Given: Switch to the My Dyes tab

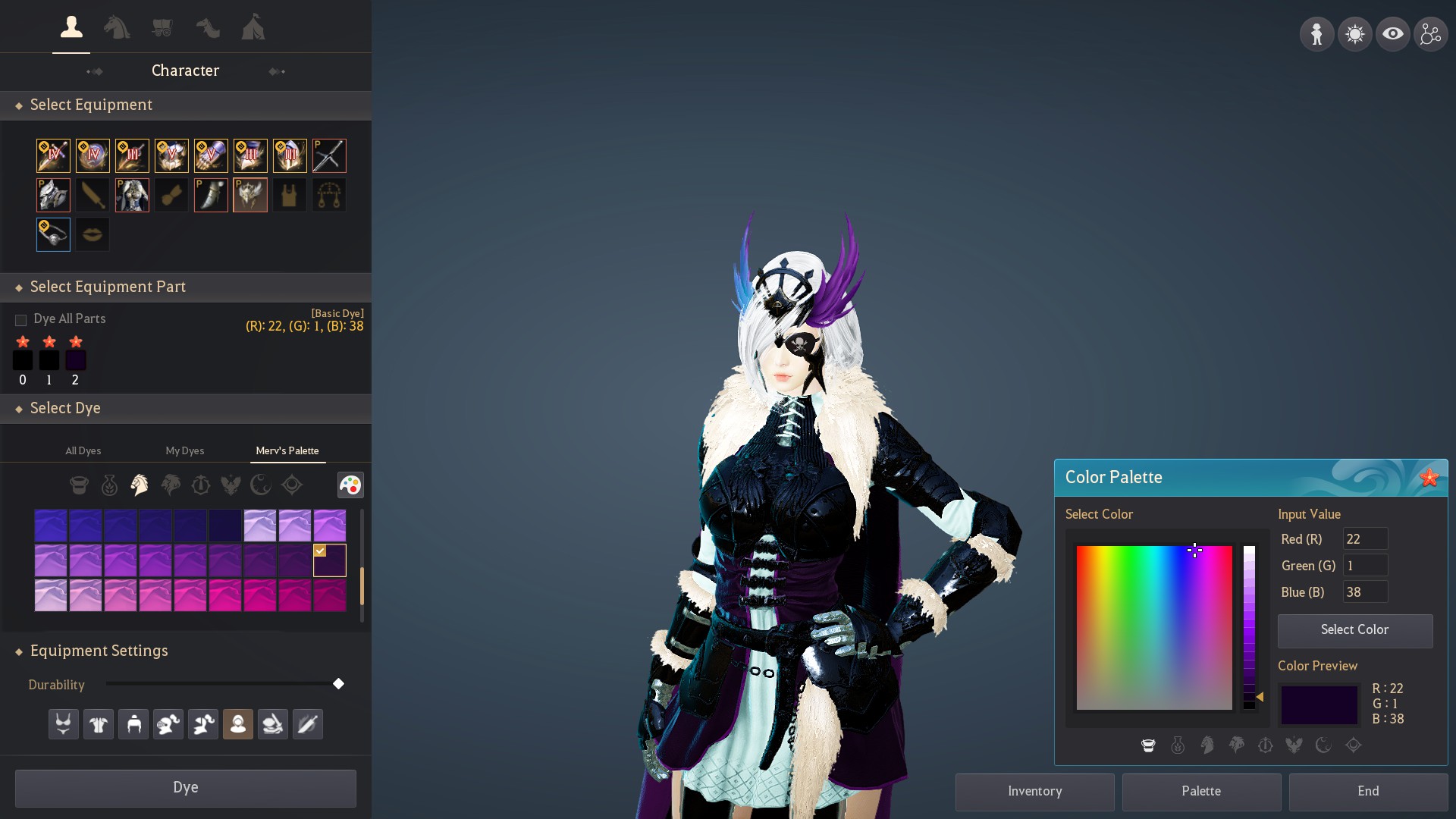Looking at the screenshot, I should tap(184, 450).
